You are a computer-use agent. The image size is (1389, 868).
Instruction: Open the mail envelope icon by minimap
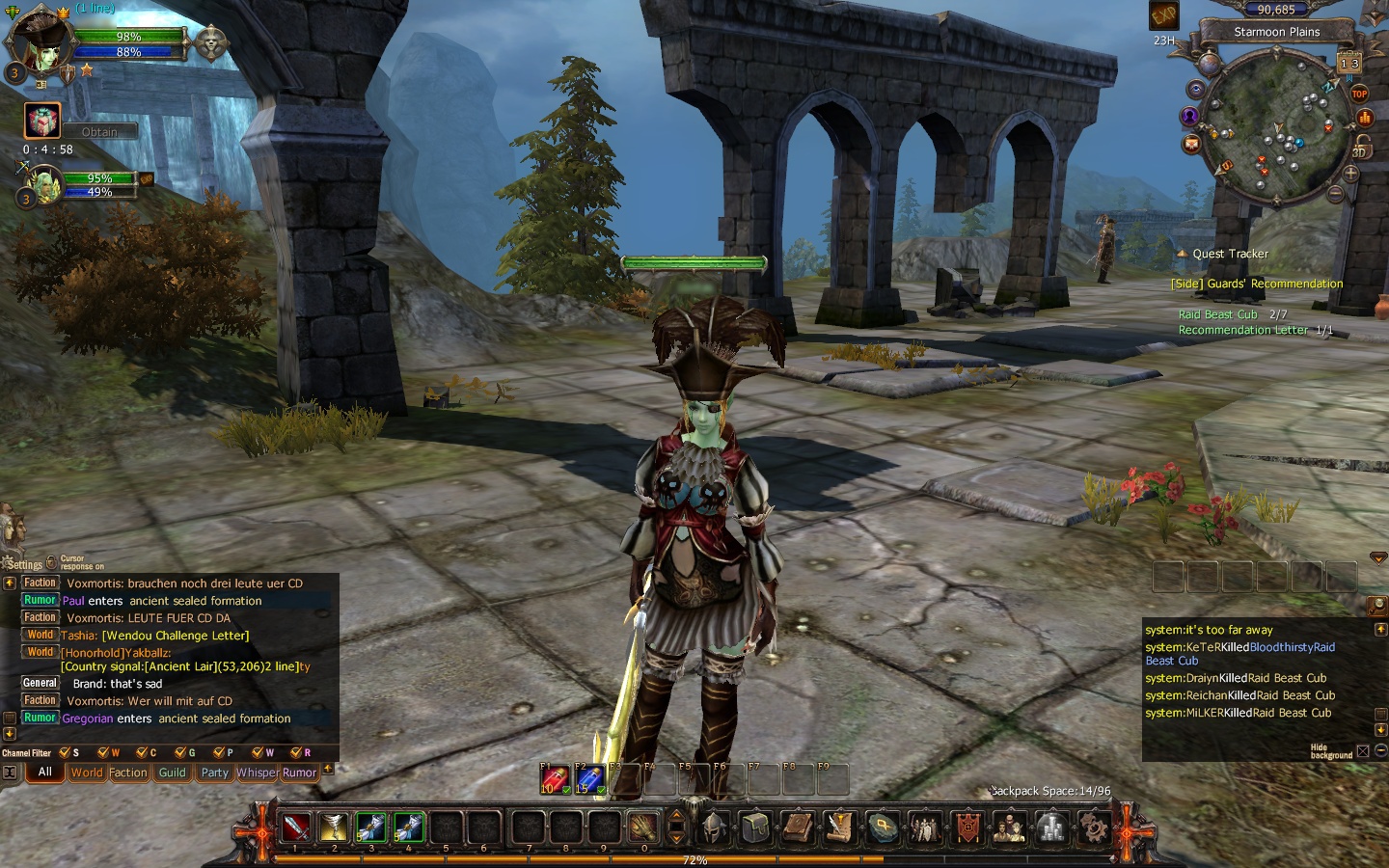pyautogui.click(x=1192, y=144)
